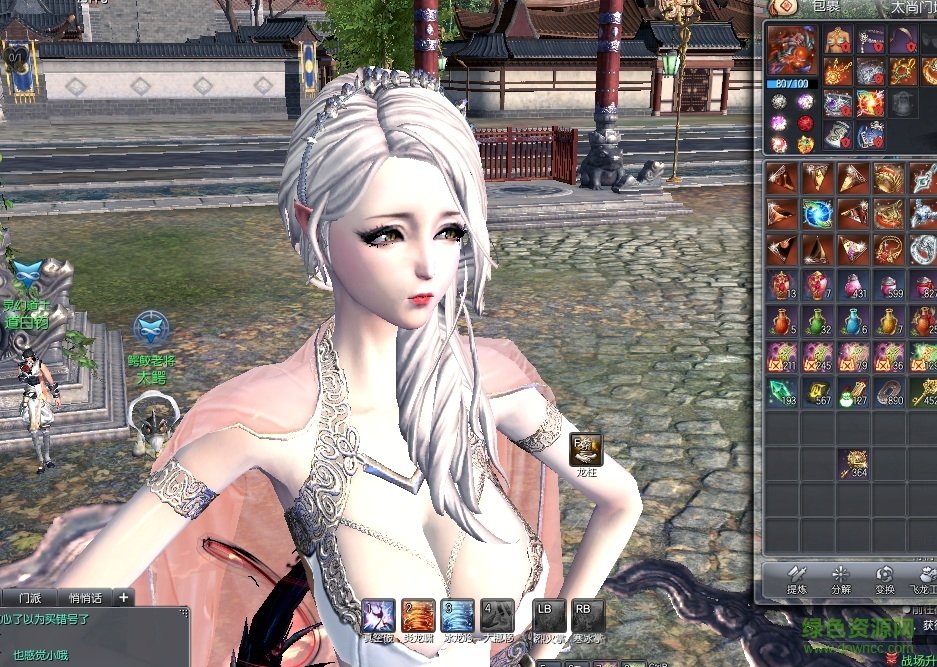Select the pink potion stack of 431

point(853,285)
